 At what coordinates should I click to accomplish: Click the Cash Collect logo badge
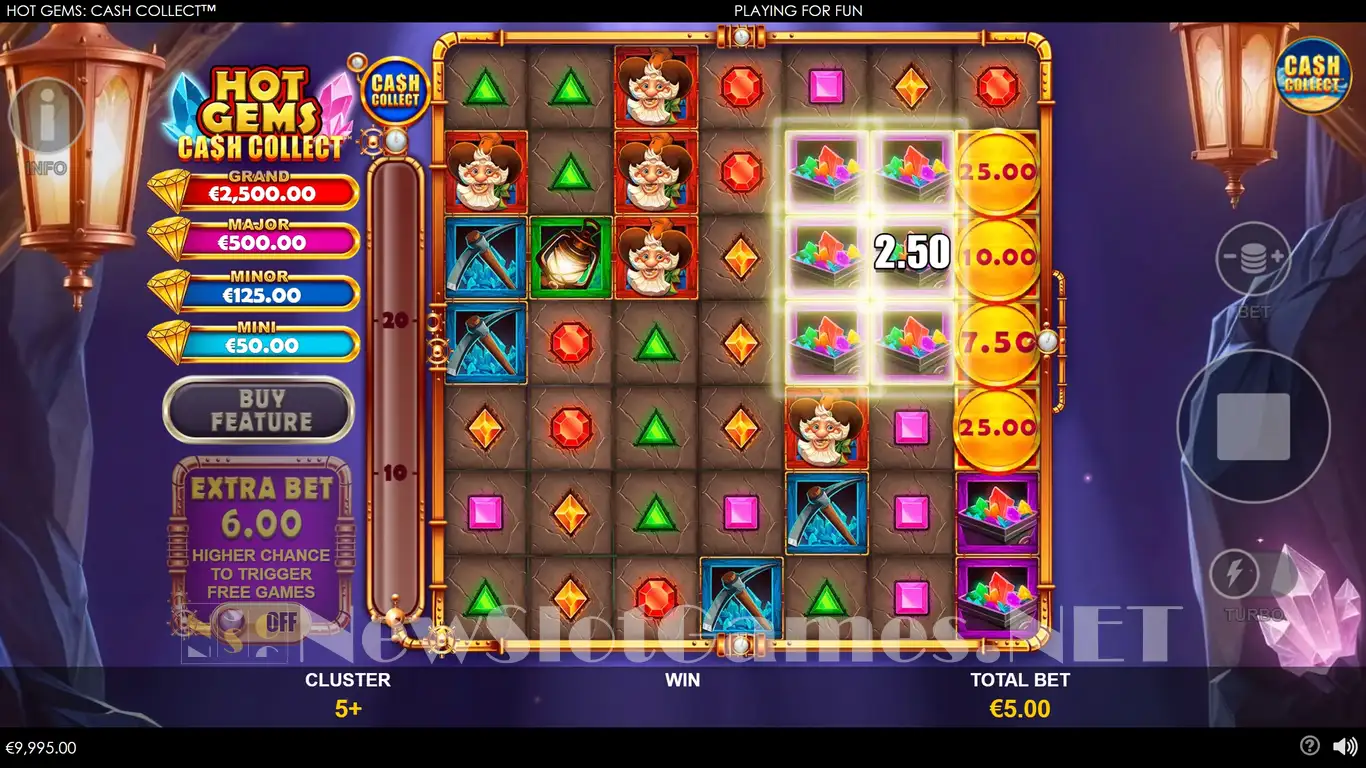[1312, 74]
